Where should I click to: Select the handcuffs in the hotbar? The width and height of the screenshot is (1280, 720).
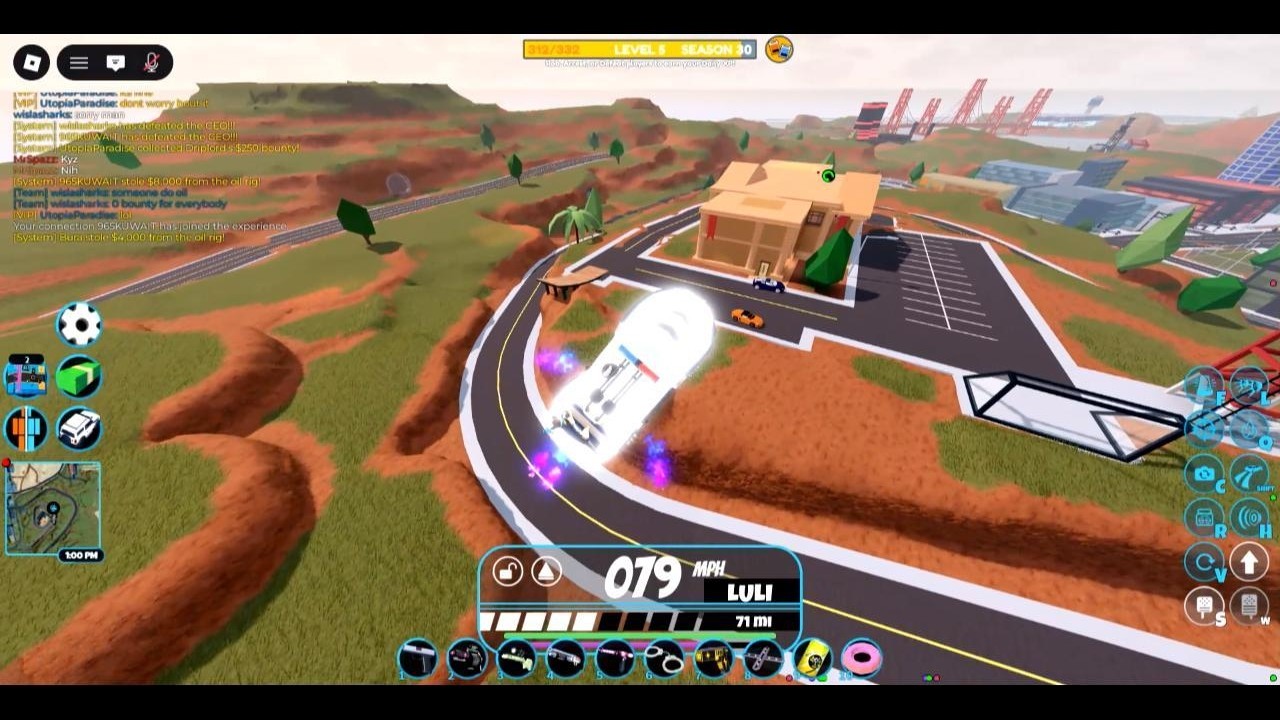[x=663, y=658]
